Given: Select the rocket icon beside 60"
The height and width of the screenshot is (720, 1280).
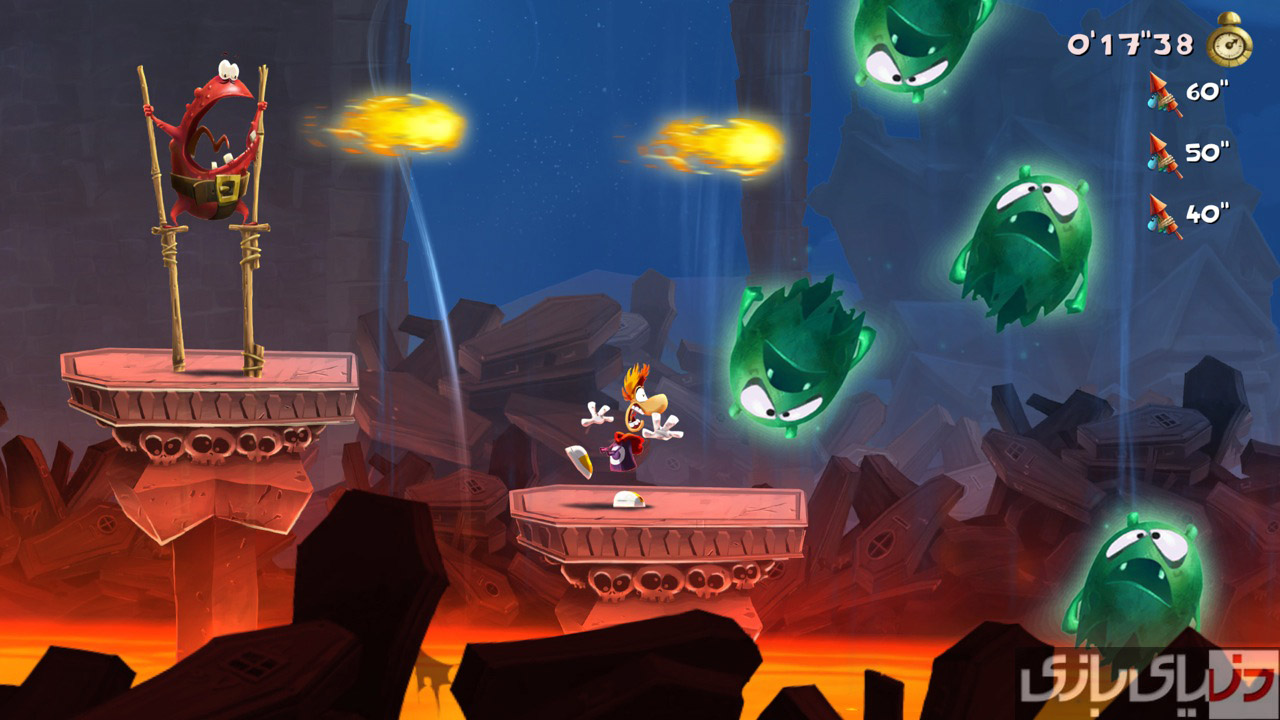Looking at the screenshot, I should 1163,94.
